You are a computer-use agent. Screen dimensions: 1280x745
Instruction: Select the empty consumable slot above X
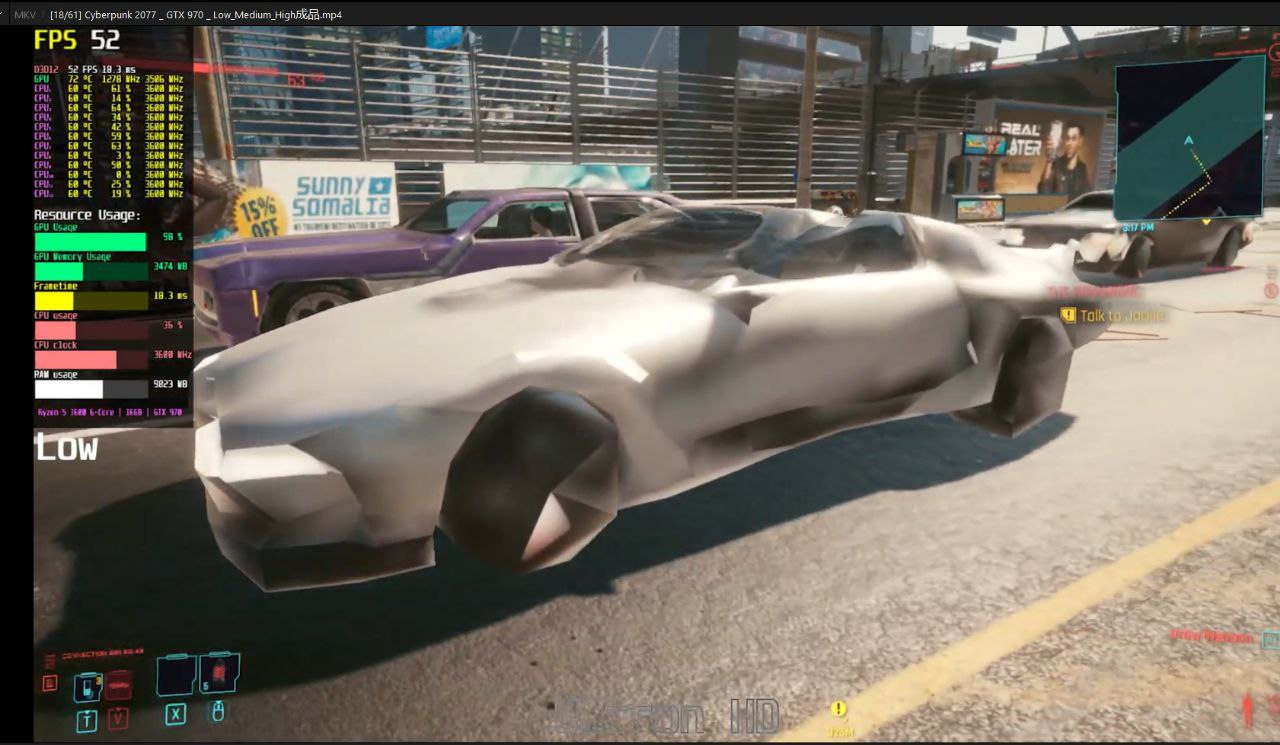pos(176,675)
